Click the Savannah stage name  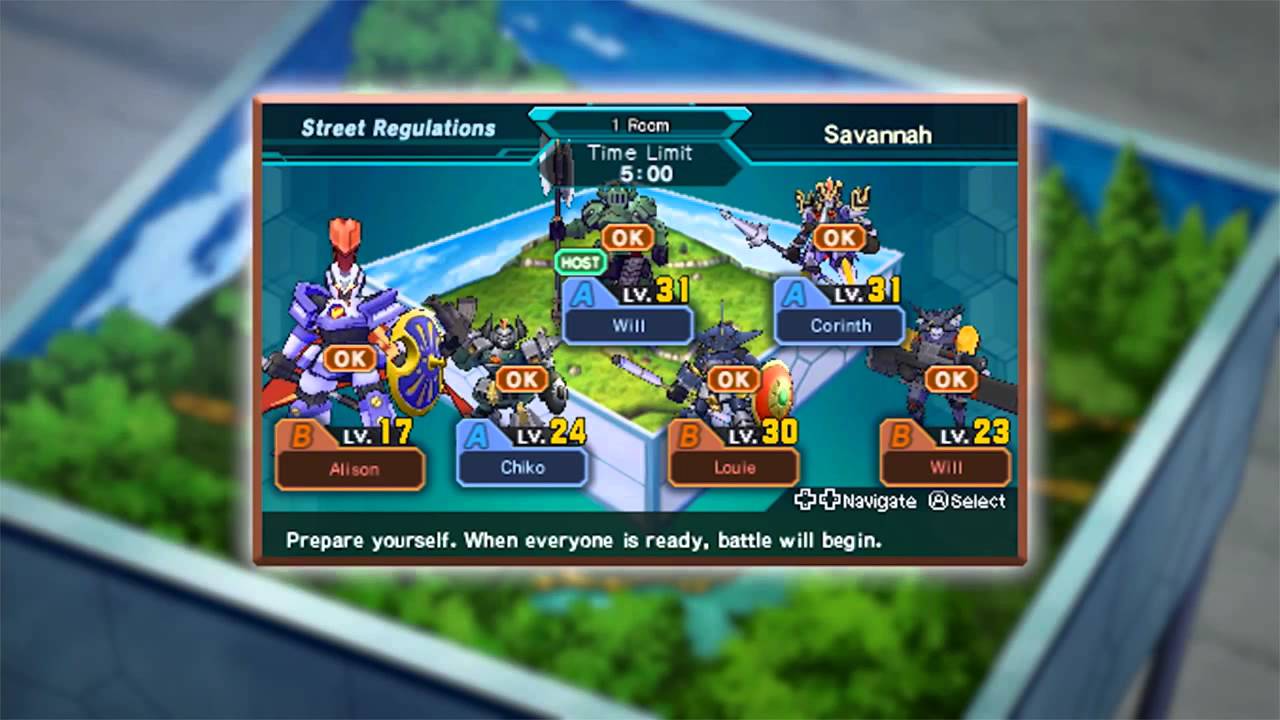(x=877, y=134)
